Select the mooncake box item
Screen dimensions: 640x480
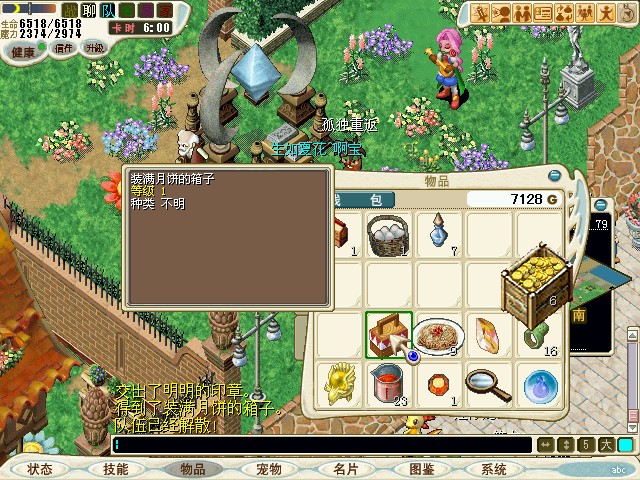388,334
